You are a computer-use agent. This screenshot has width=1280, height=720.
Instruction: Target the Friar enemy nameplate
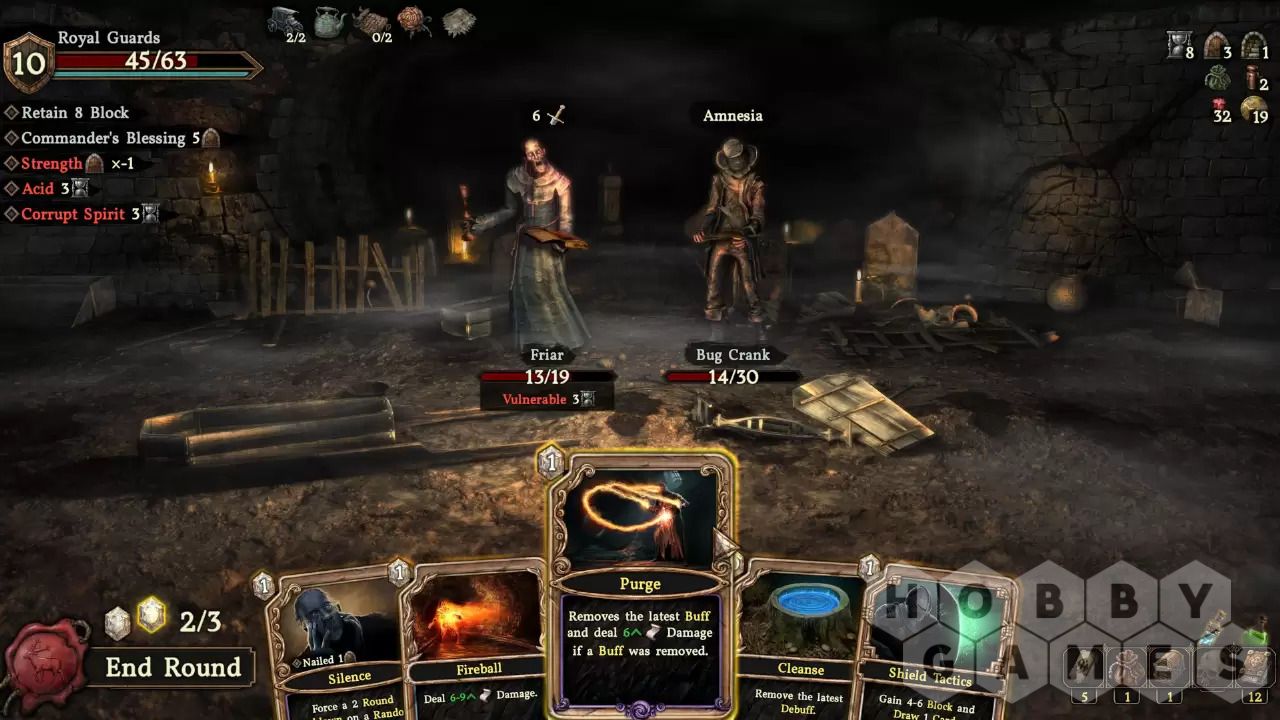click(546, 355)
